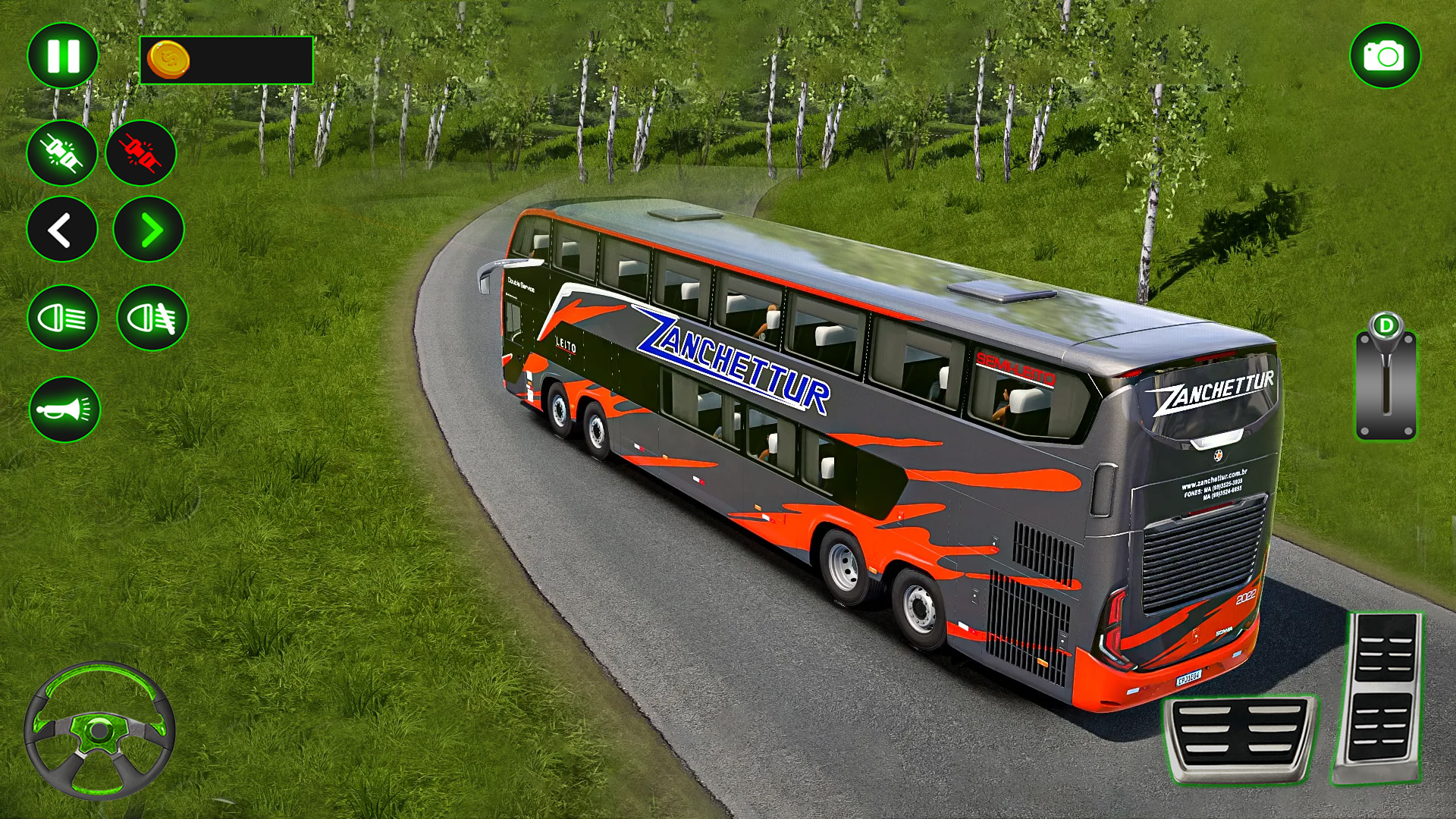The height and width of the screenshot is (819, 1456).
Task: Click the gold coin icon
Action: 168,59
